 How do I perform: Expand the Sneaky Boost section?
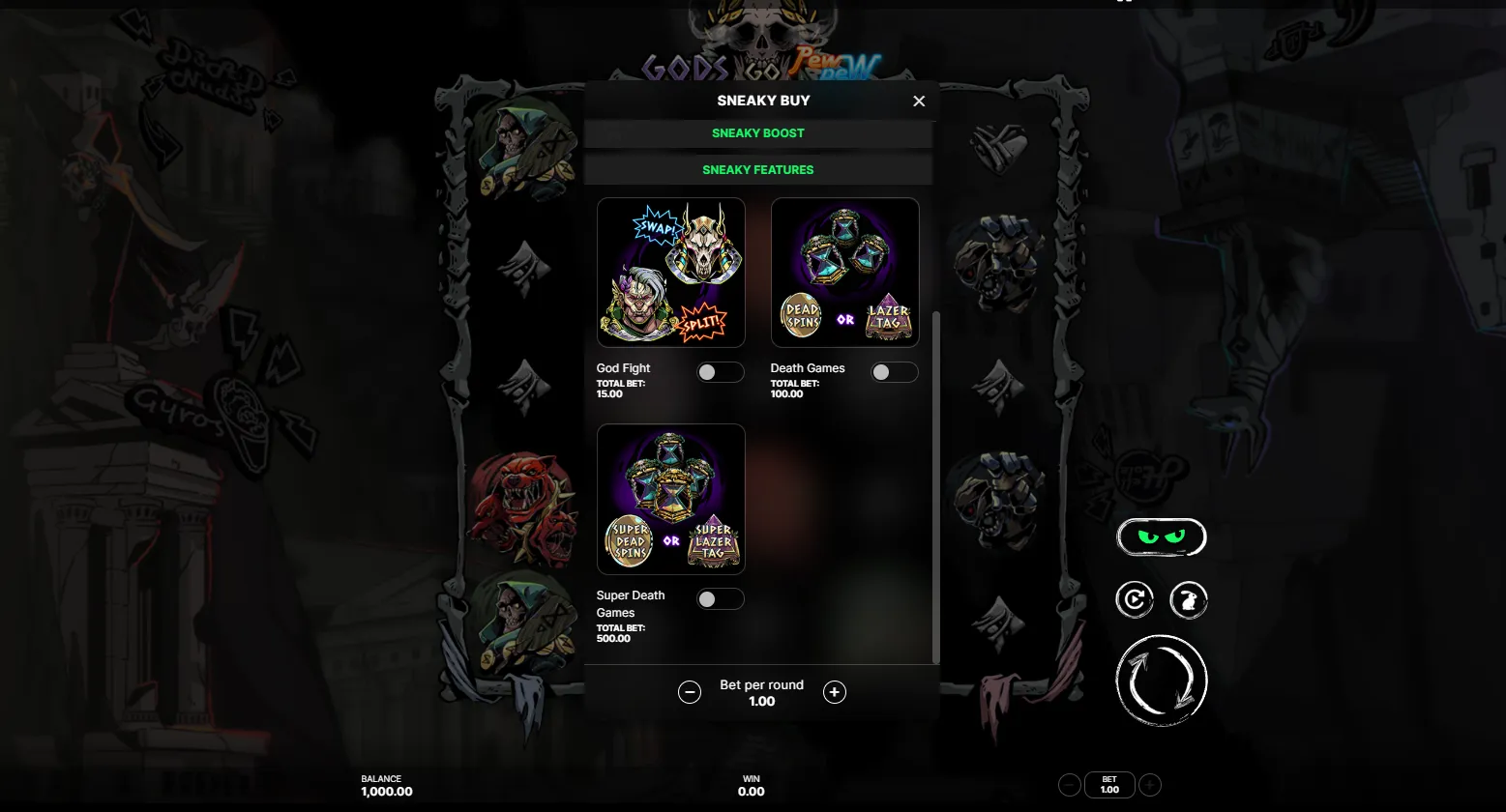click(x=758, y=133)
